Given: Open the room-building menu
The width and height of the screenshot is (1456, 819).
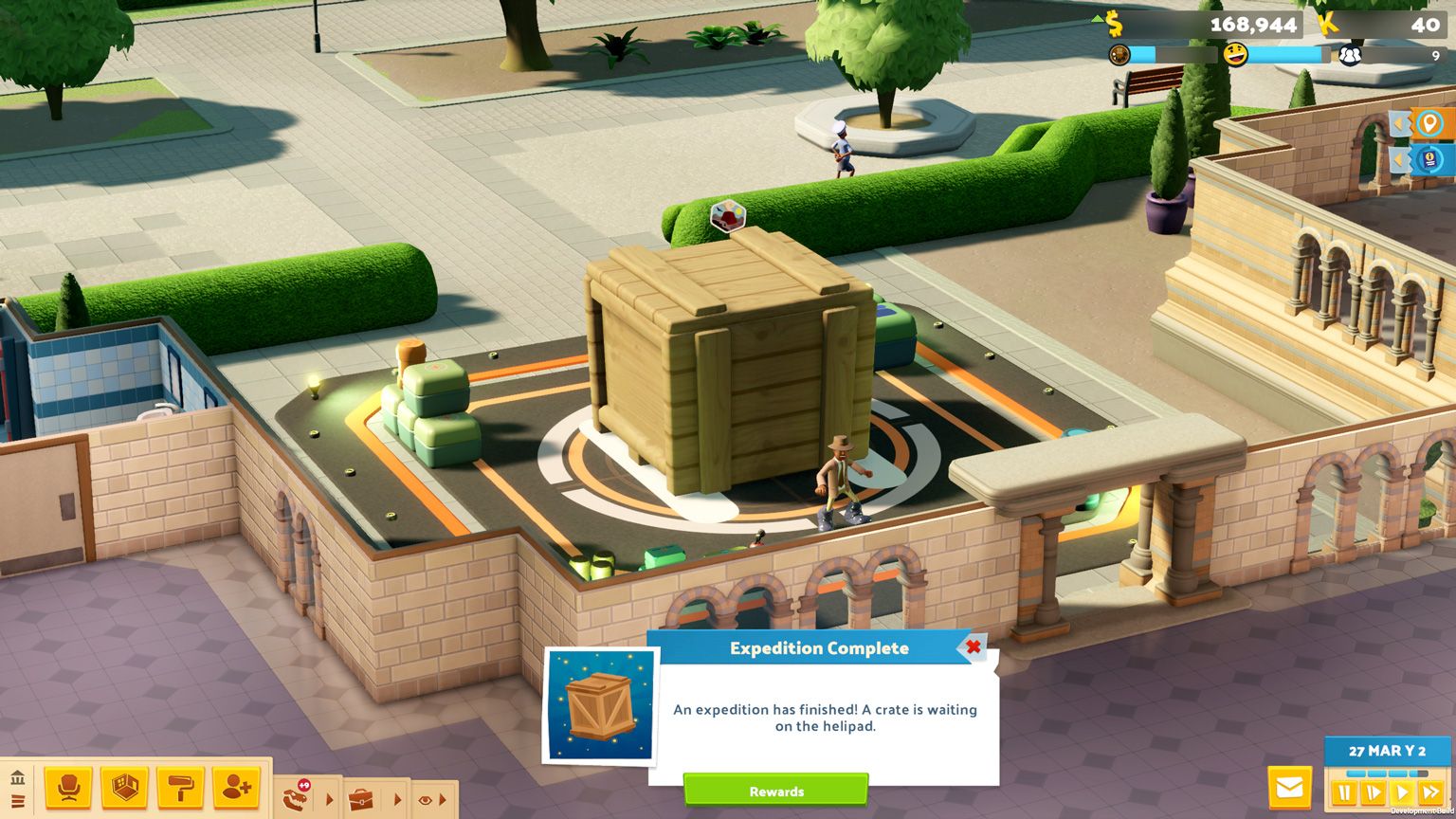Looking at the screenshot, I should 124,788.
